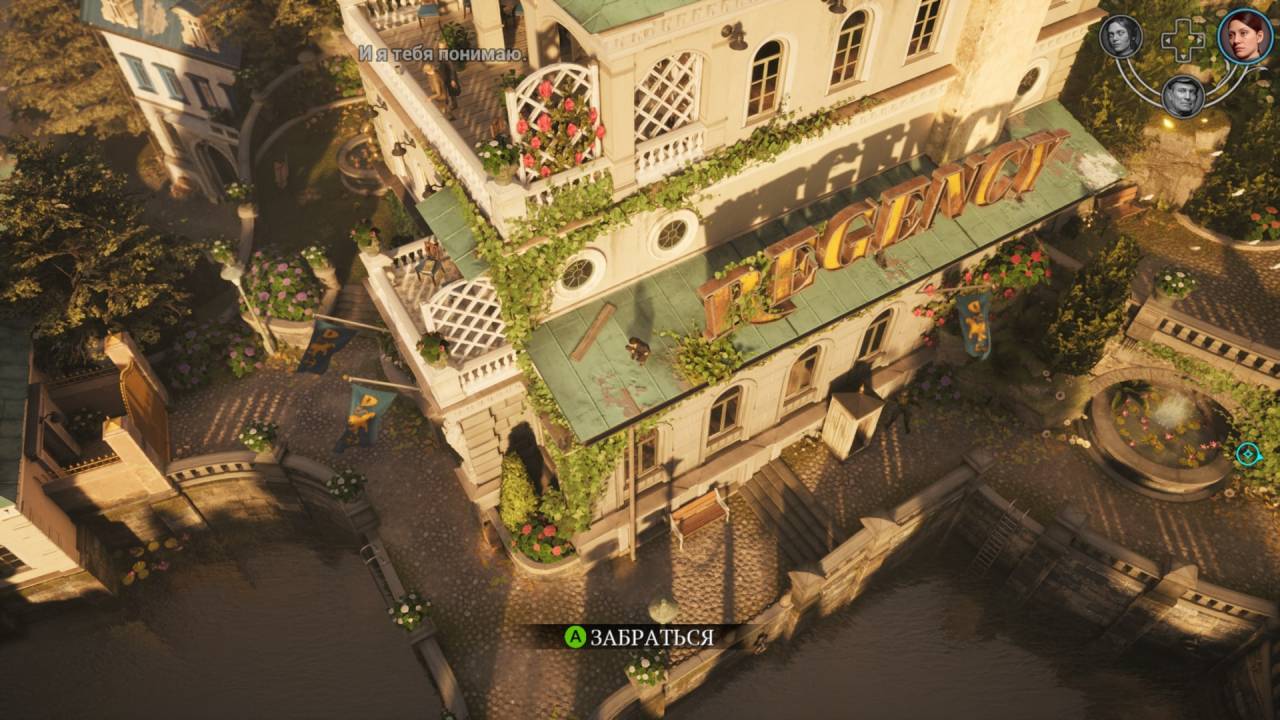Click the teal diamond objective marker
This screenshot has height=720, width=1280.
1247,455
